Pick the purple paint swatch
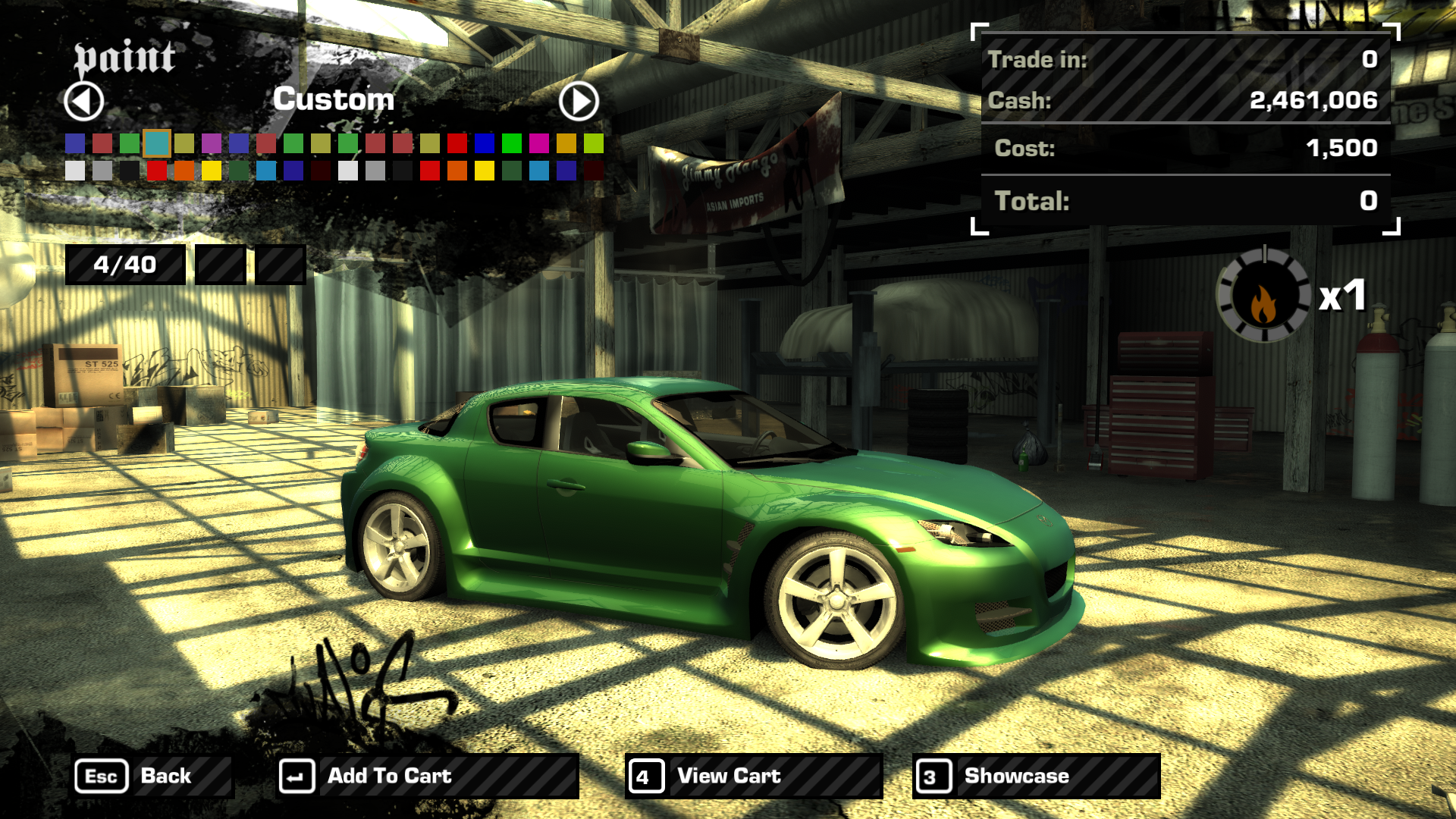 coord(212,143)
